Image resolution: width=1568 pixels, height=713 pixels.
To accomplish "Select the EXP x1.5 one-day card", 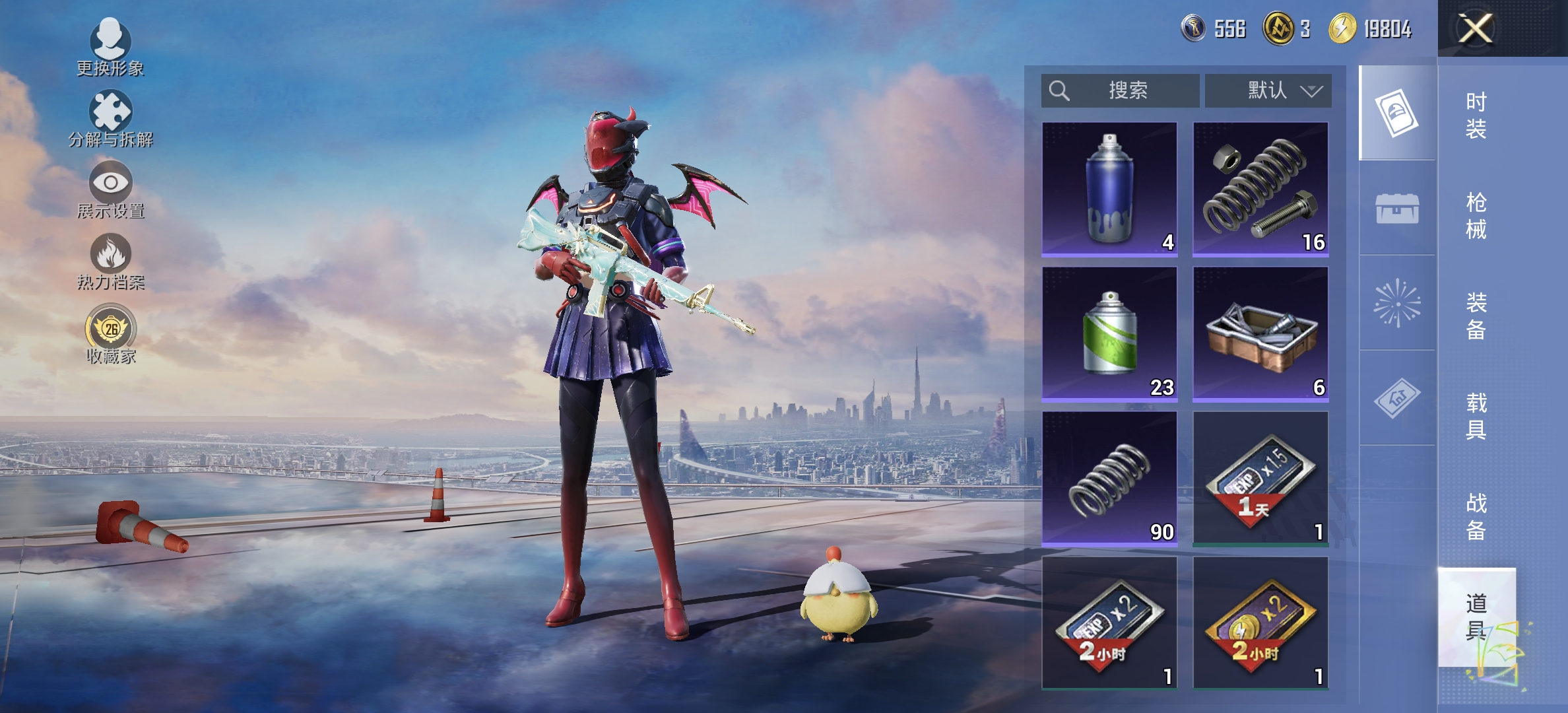I will coord(1260,478).
